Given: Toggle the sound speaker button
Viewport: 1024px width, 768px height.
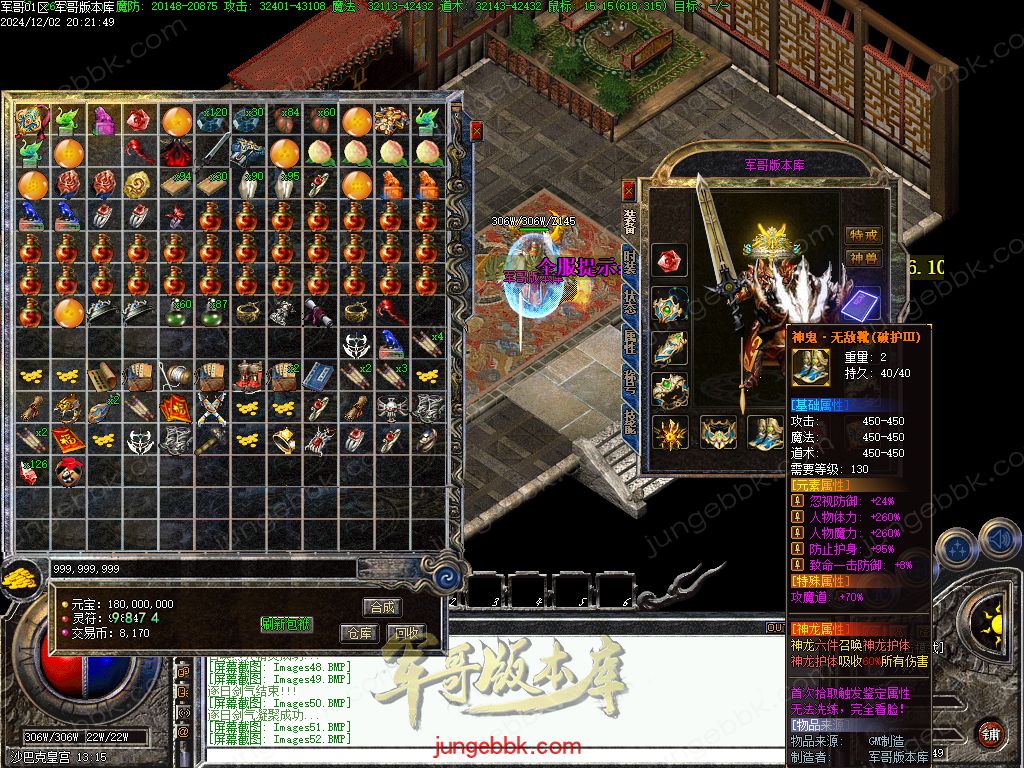Looking at the screenshot, I should tap(1001, 540).
